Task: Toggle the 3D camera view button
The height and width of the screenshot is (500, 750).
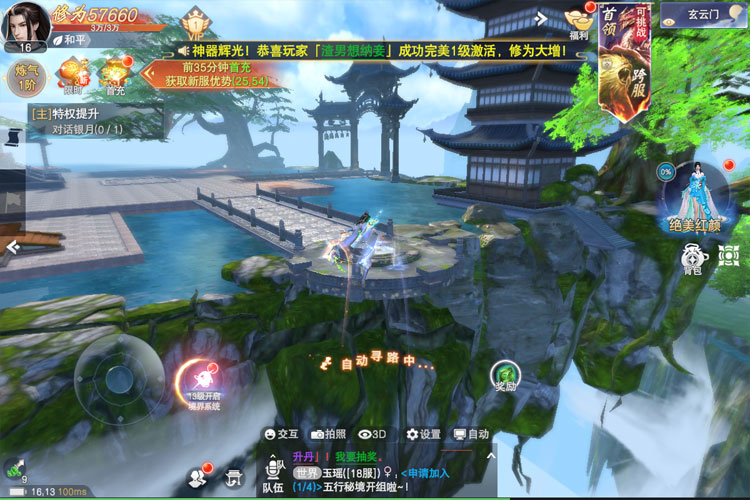Action: click(x=372, y=435)
